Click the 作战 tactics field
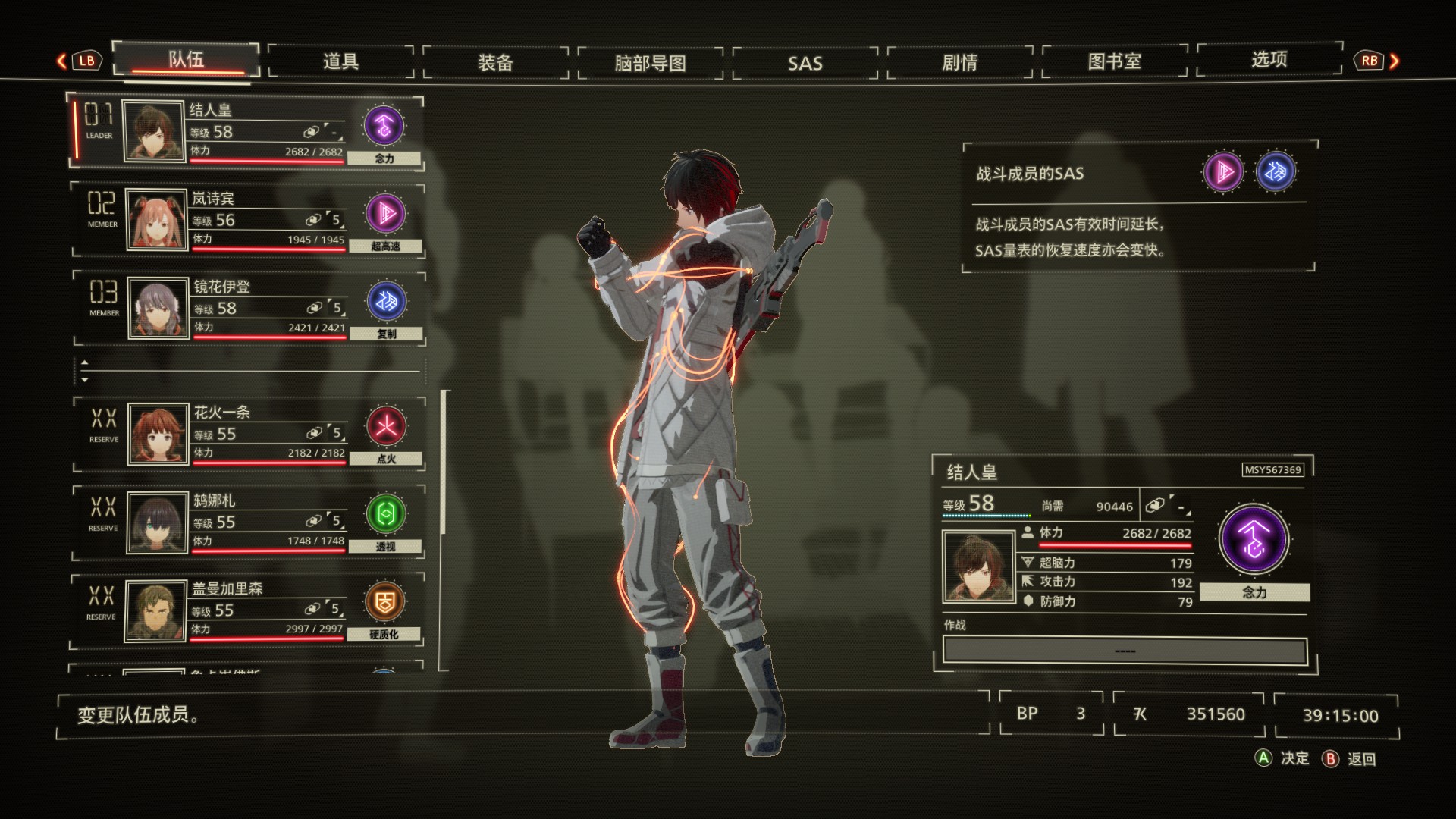 tap(1125, 651)
